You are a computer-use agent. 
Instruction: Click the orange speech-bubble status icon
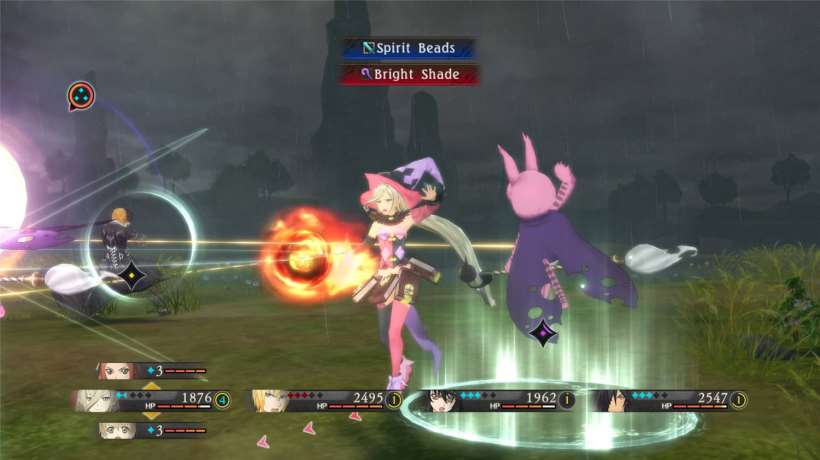click(81, 96)
